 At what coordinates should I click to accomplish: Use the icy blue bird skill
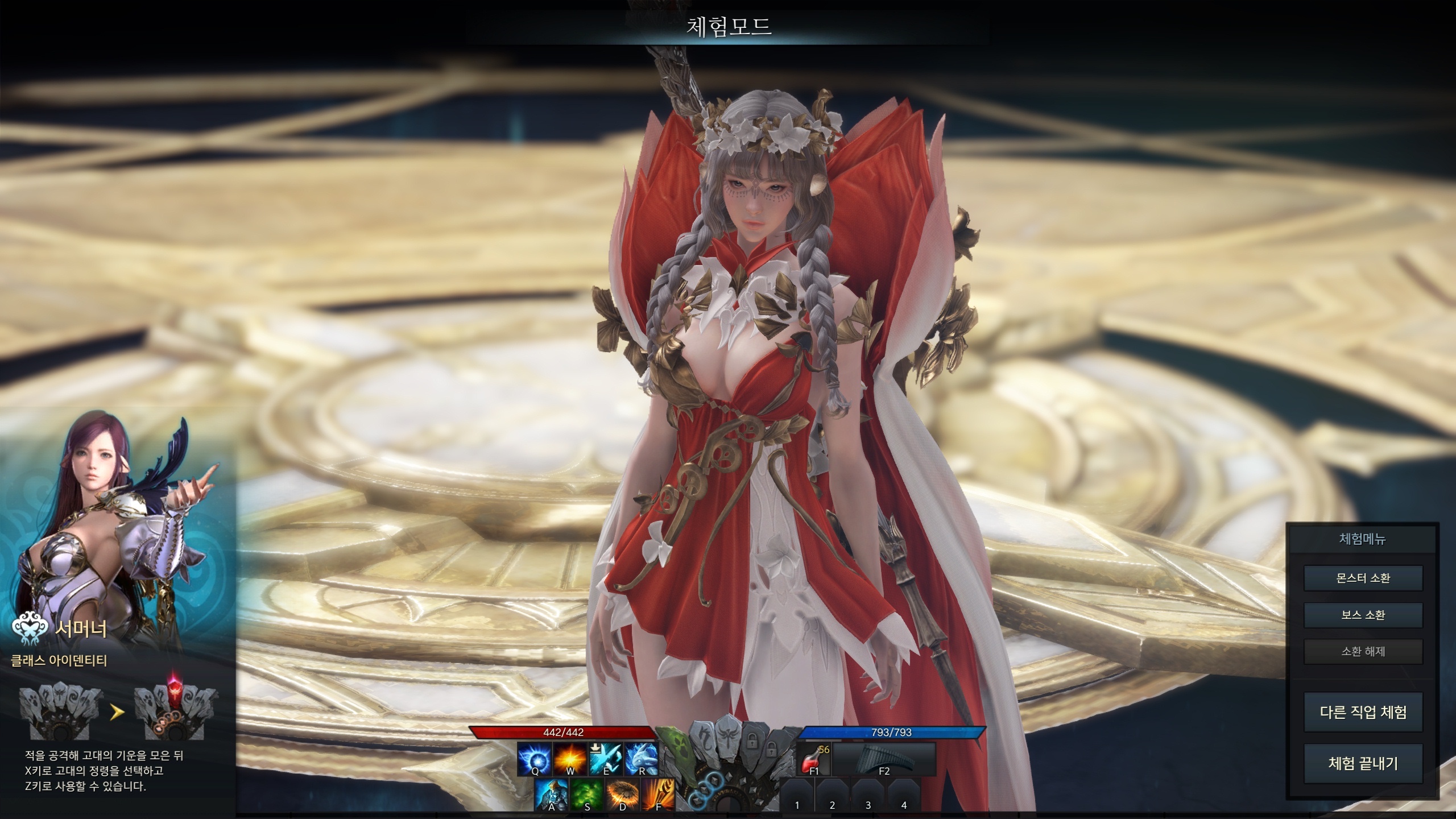pyautogui.click(x=606, y=759)
